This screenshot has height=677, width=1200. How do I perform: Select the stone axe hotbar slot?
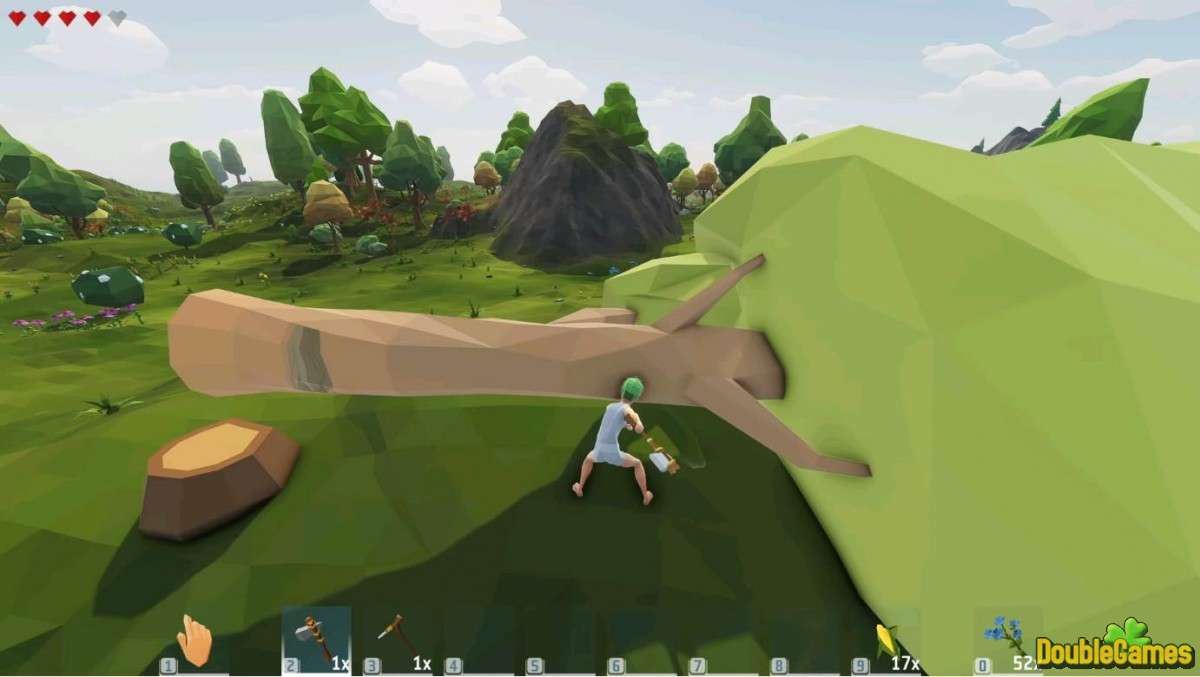(316, 640)
